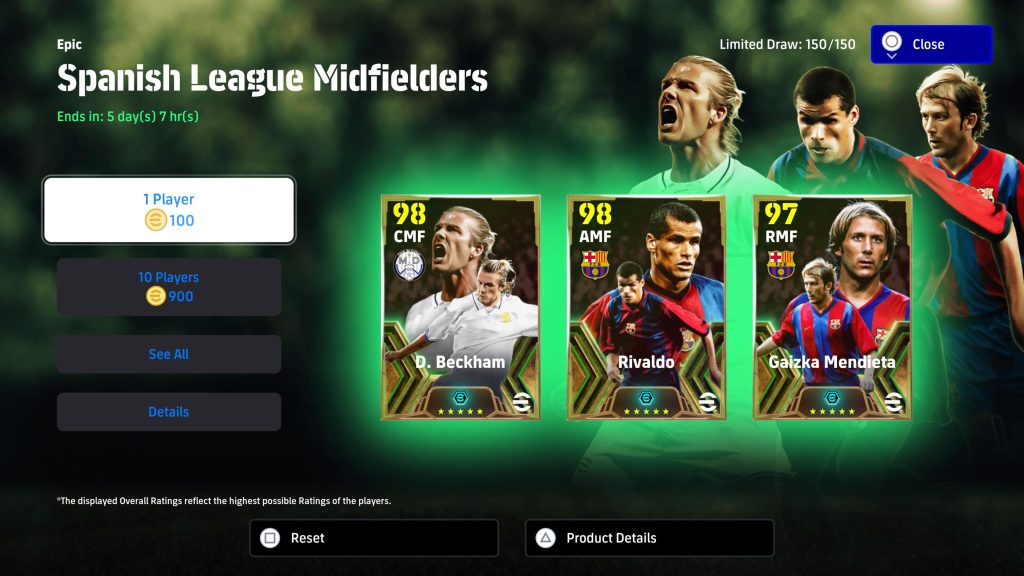
Task: Show the draw Details
Action: 169,412
